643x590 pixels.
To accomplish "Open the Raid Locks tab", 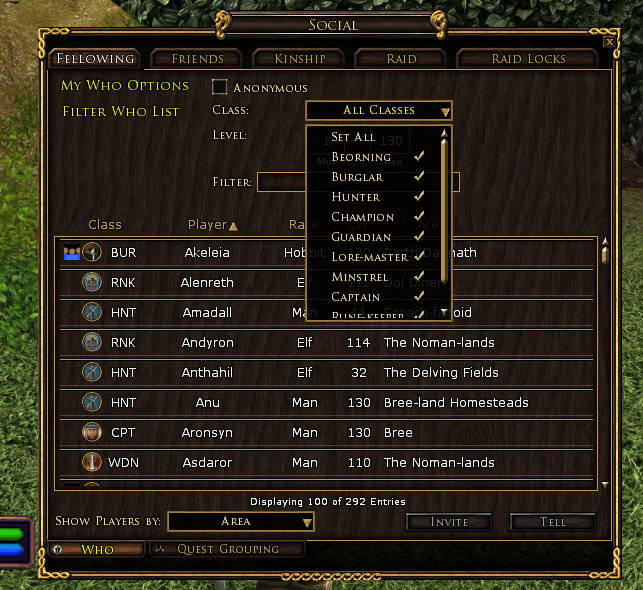I will coord(528,59).
